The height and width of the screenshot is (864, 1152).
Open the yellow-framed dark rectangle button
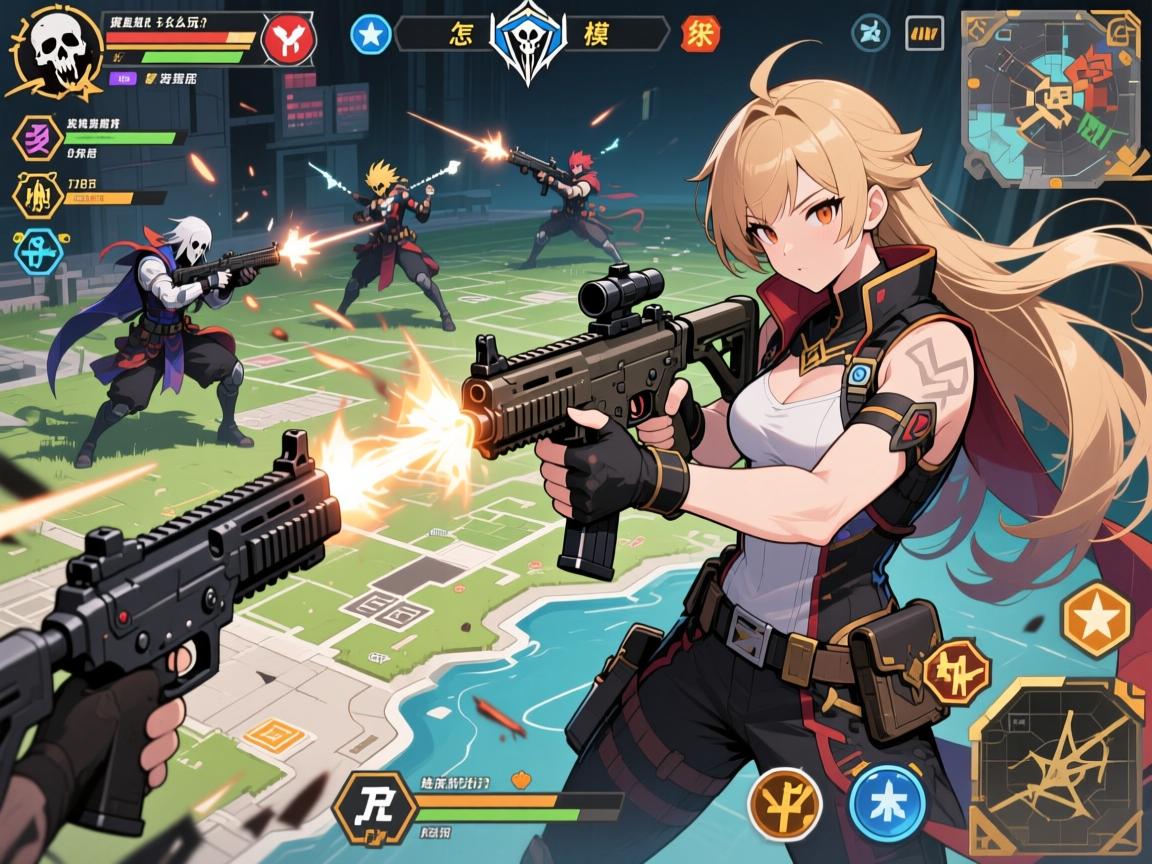pyautogui.click(x=924, y=33)
